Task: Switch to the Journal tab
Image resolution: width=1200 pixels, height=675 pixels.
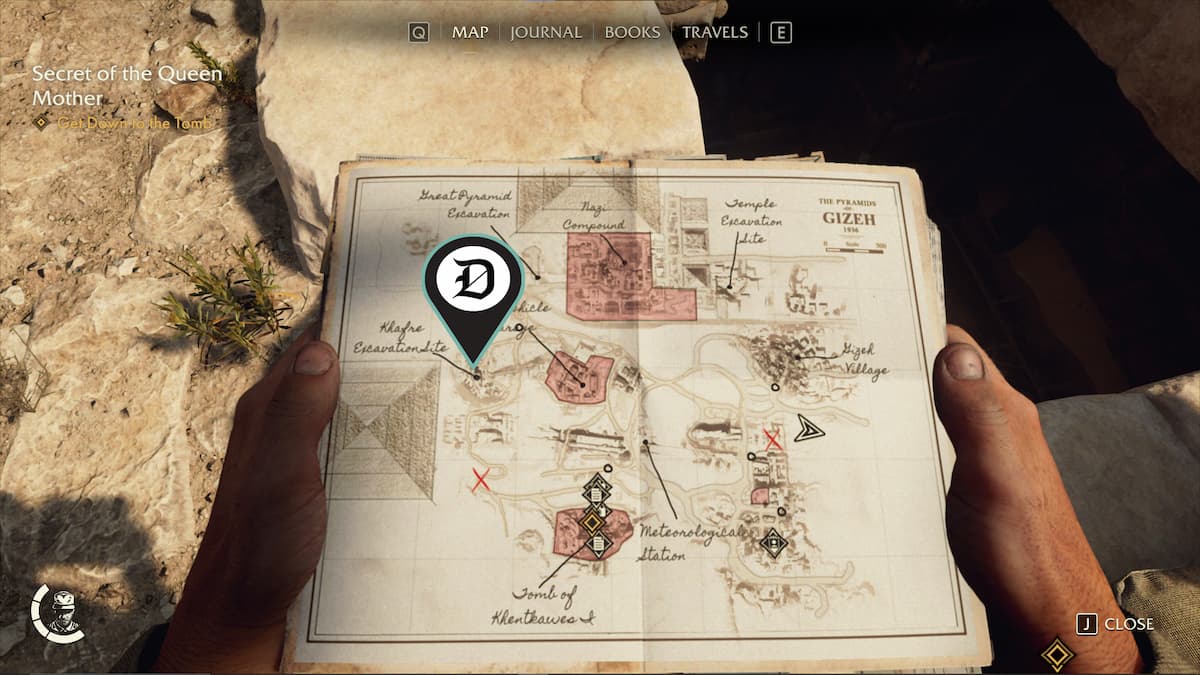Action: 546,32
